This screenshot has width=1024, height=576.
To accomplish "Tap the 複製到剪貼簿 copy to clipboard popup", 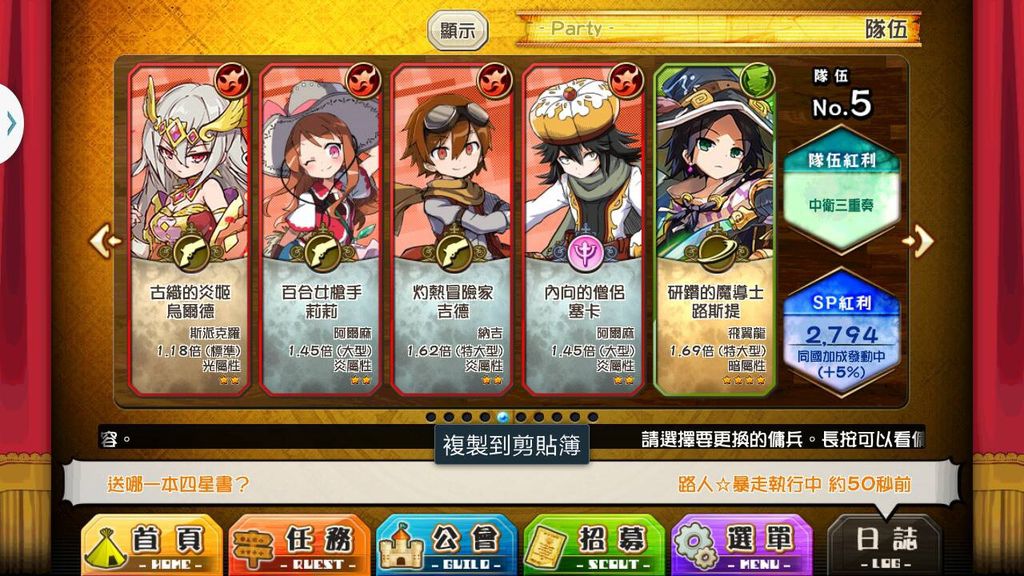I will [512, 443].
